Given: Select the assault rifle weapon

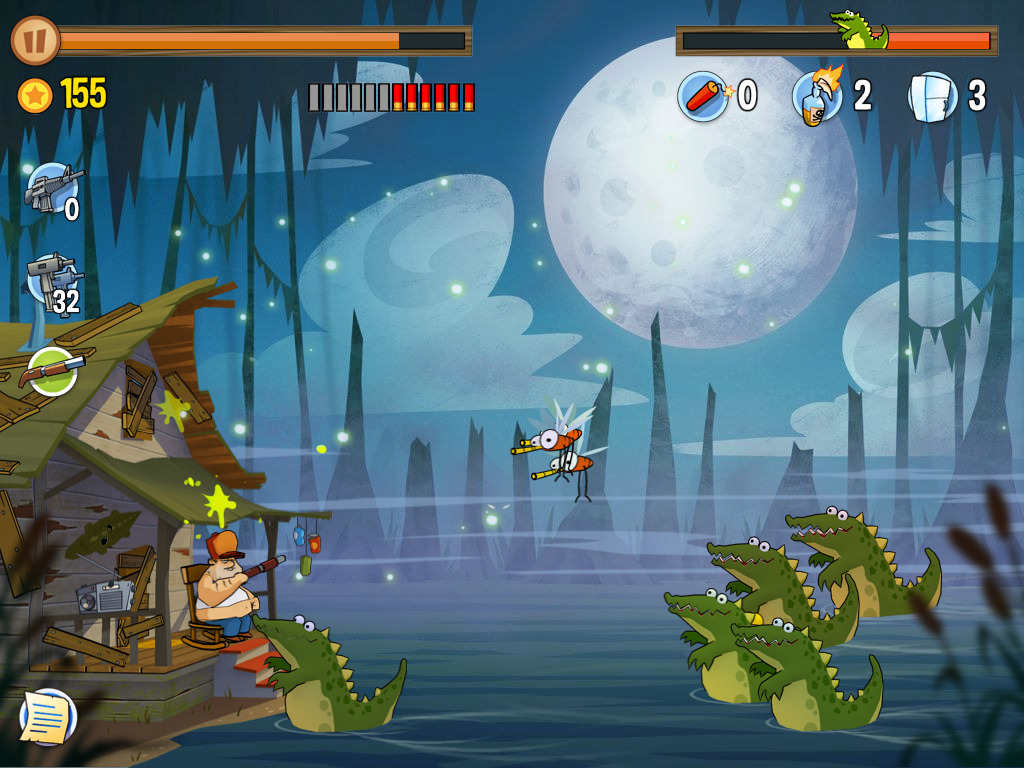Looking at the screenshot, I should click(52, 187).
